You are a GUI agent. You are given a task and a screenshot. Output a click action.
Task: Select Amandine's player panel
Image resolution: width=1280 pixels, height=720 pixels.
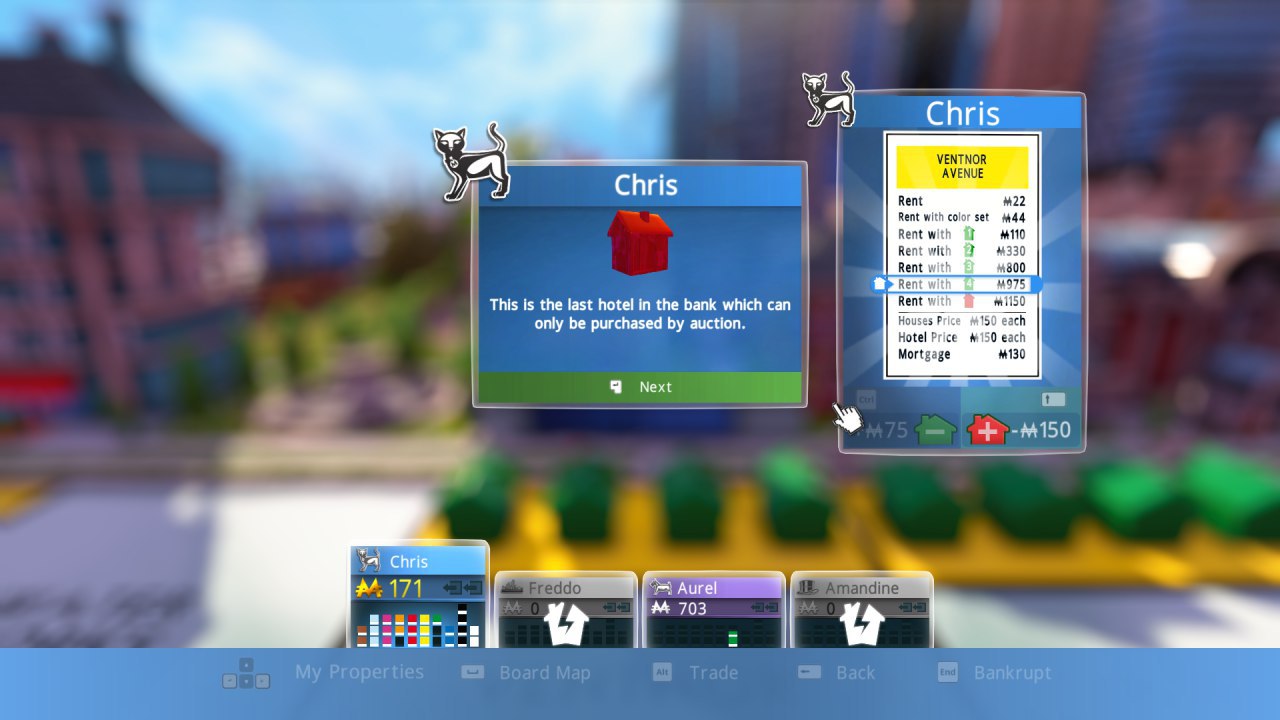[x=861, y=608]
